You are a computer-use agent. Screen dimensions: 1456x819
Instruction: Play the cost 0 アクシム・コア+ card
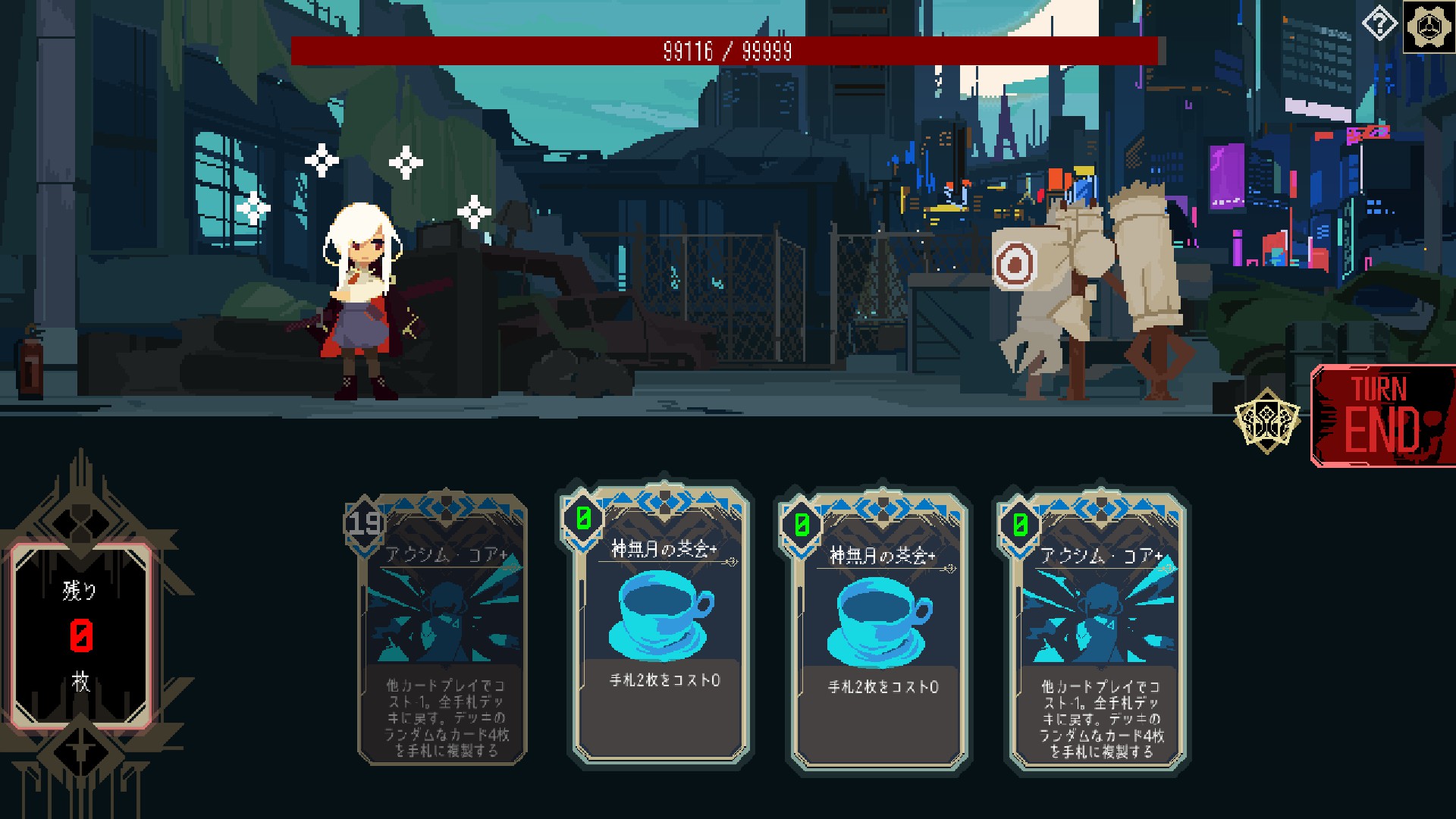[x=1098, y=629]
